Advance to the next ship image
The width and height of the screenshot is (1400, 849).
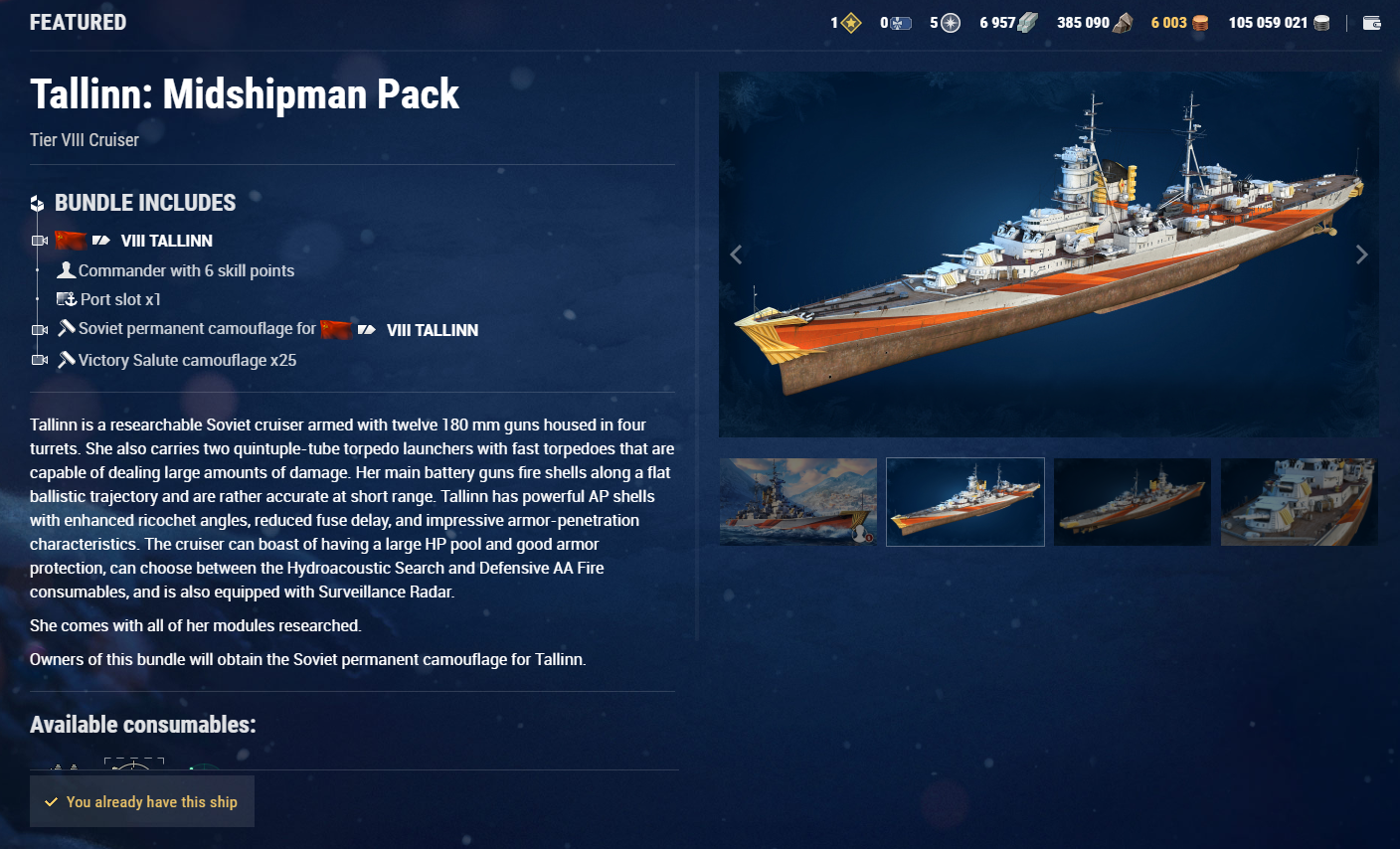click(1361, 255)
